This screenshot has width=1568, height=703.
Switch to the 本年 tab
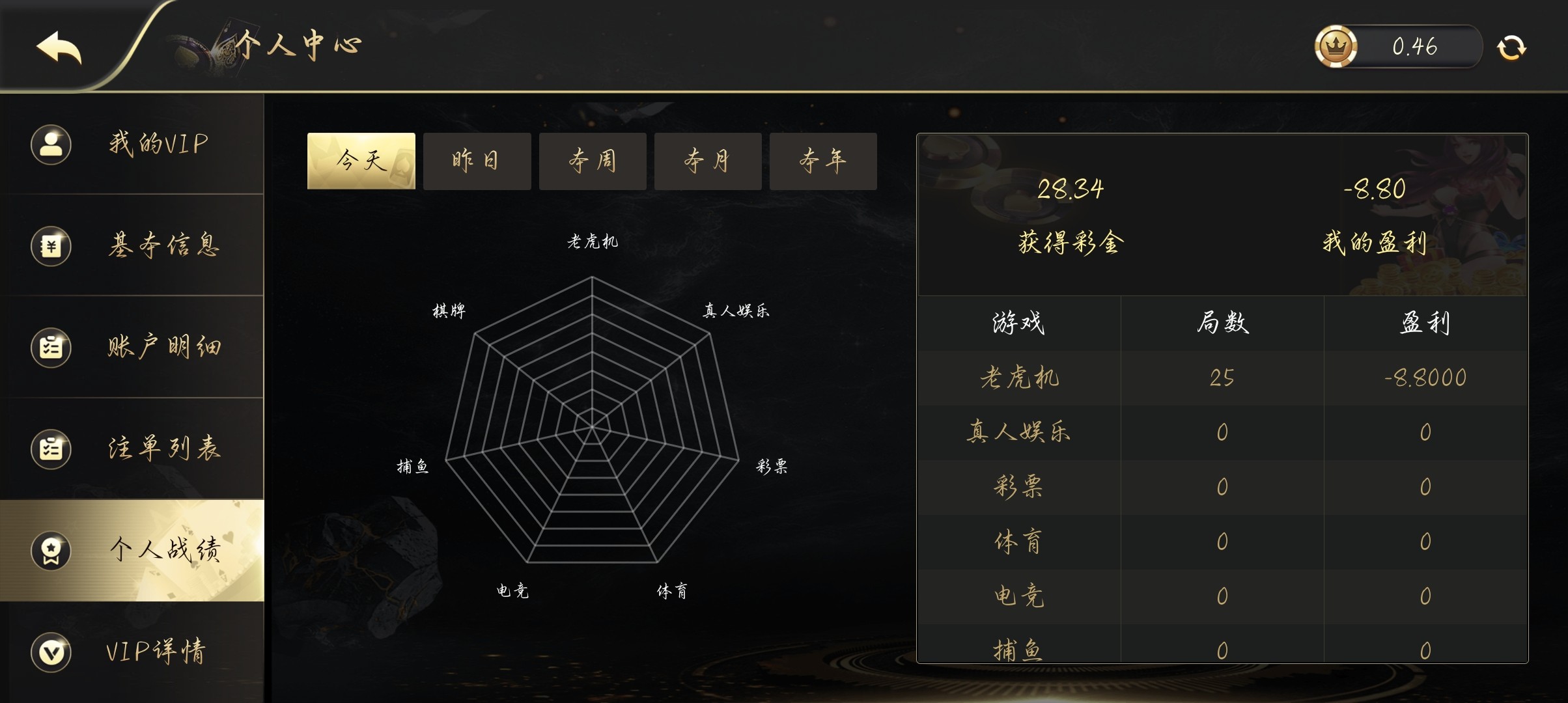(824, 161)
